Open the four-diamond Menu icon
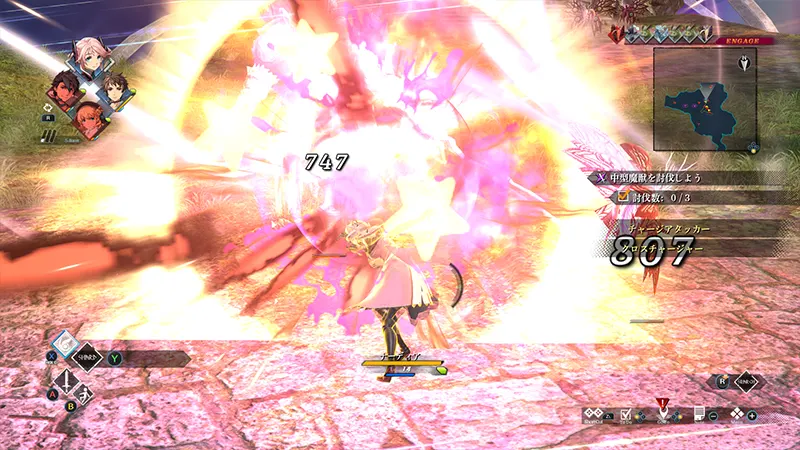This screenshot has height=450, width=800. pos(737,414)
